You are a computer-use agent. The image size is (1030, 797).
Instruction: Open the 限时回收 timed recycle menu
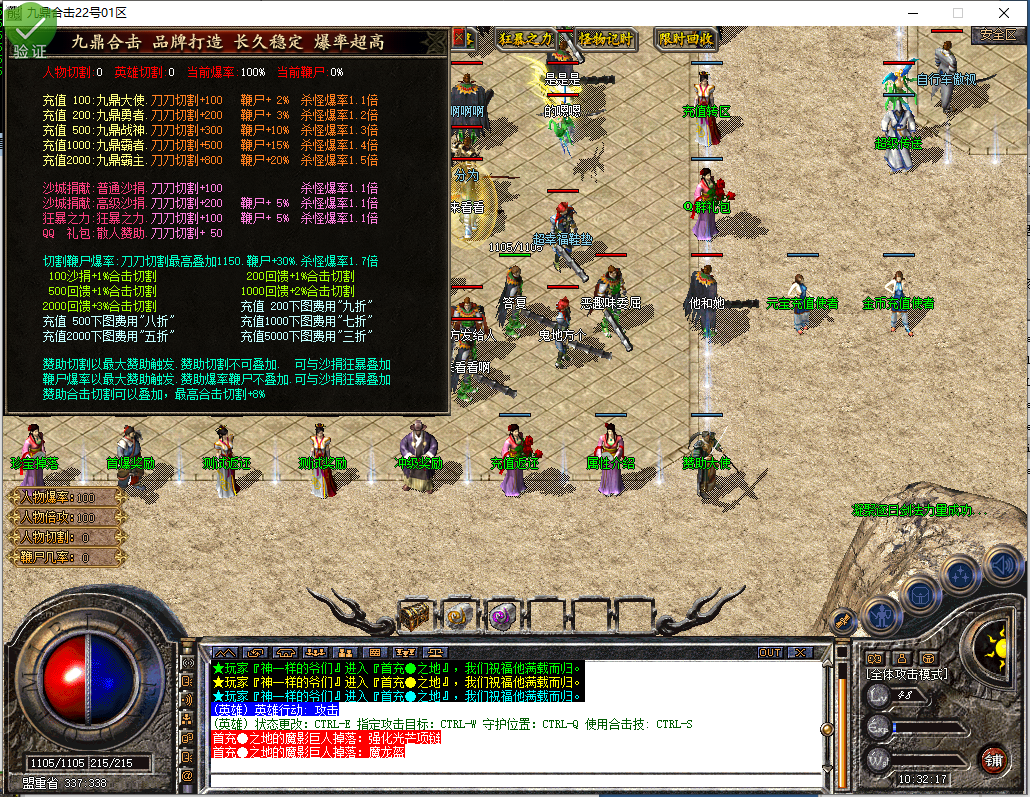[686, 39]
